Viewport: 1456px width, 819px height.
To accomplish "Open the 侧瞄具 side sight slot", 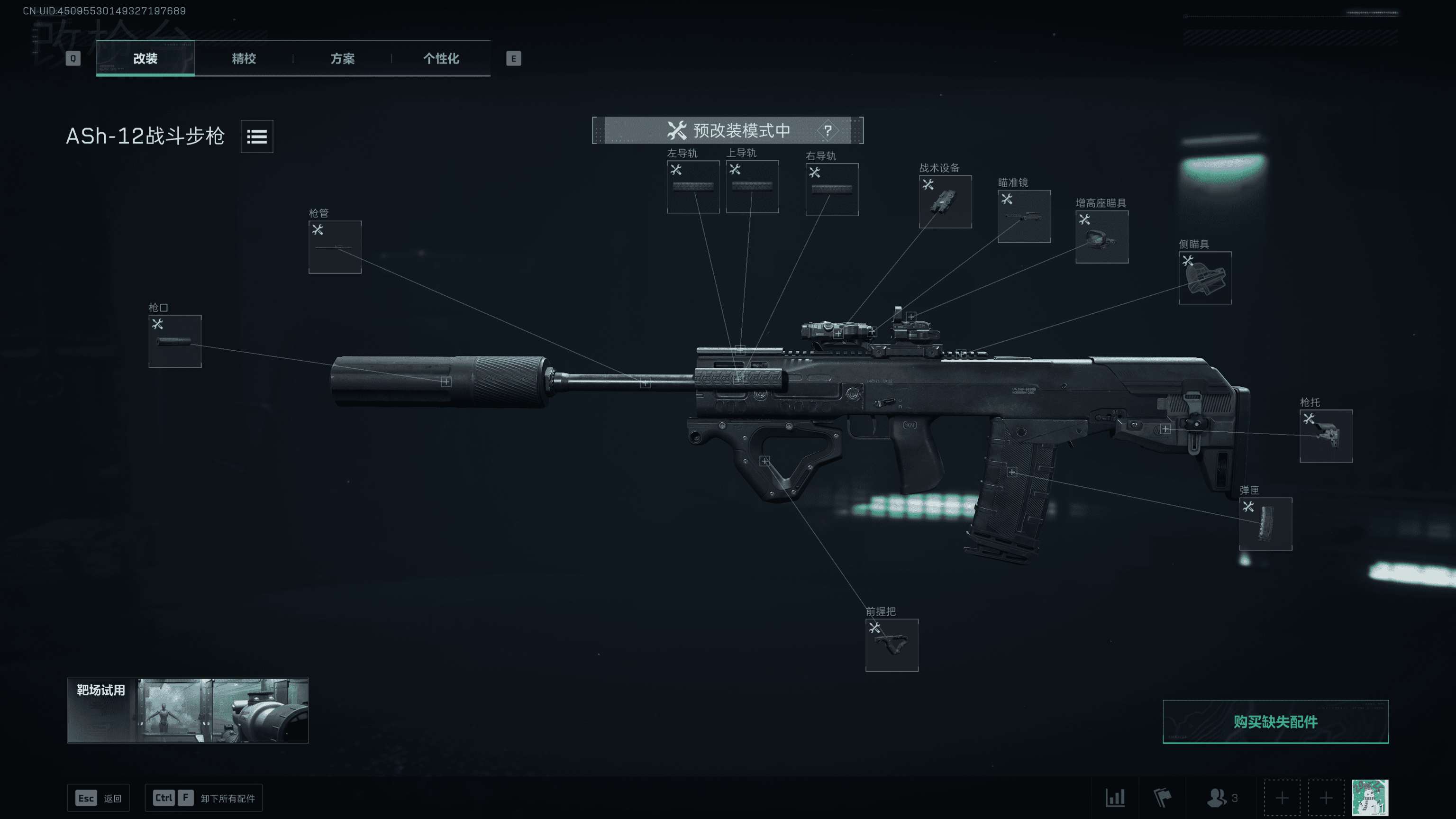I will (1204, 278).
